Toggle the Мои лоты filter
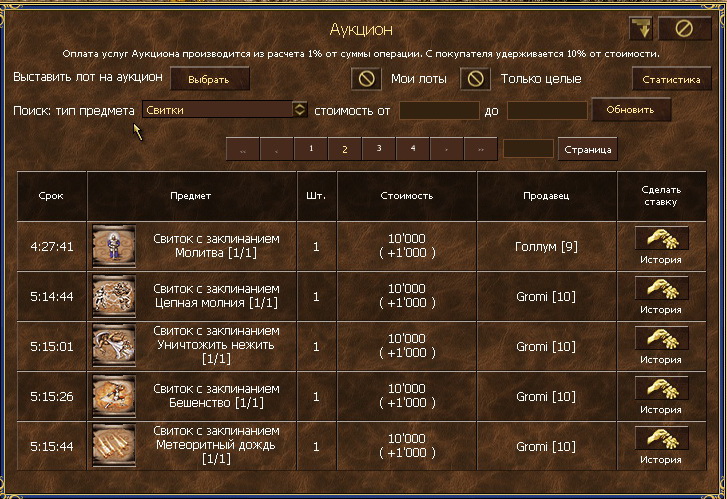Screen dimensions: 727x499 pyautogui.click(x=367, y=79)
